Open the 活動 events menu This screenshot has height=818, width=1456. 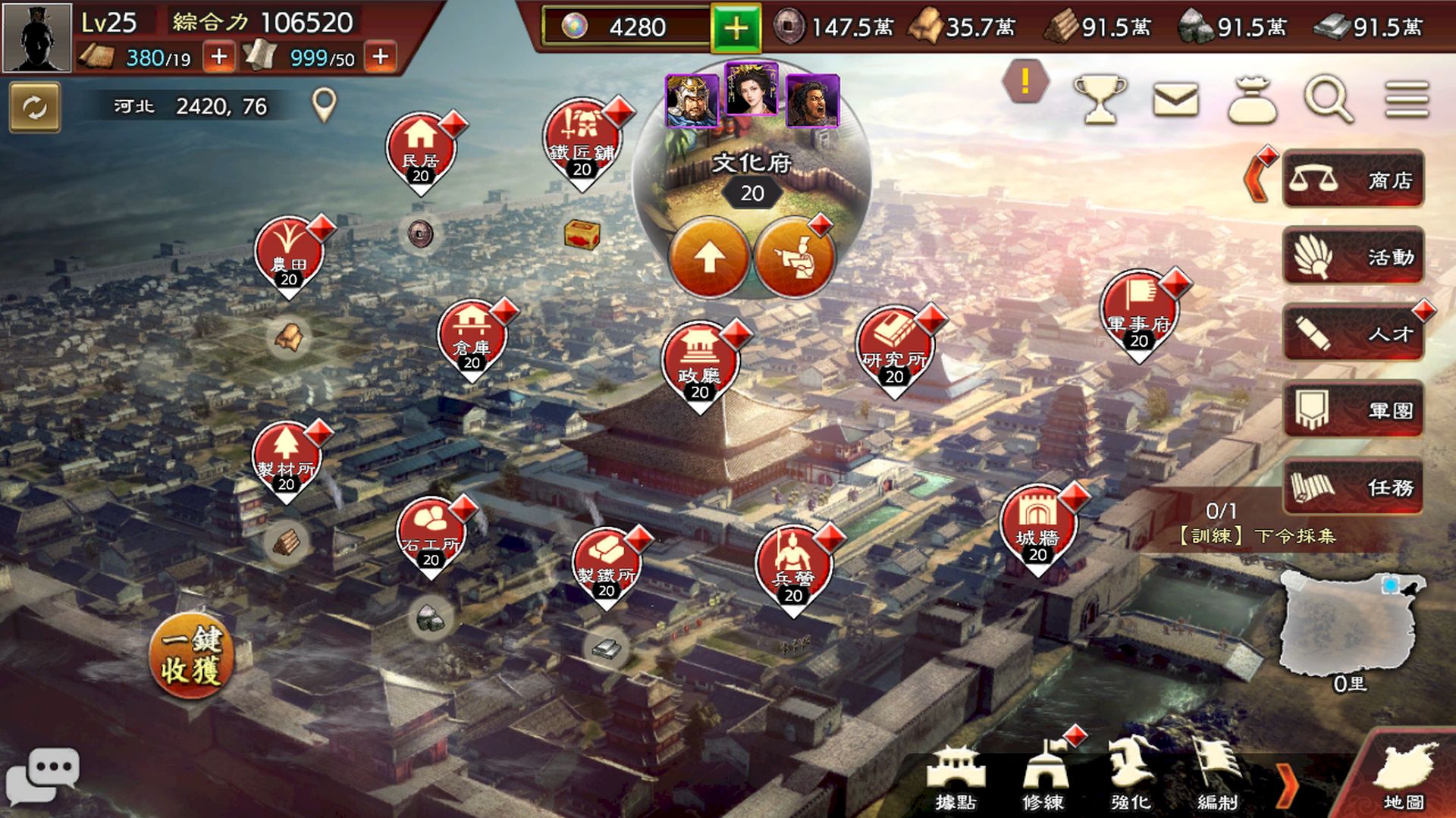point(1353,256)
